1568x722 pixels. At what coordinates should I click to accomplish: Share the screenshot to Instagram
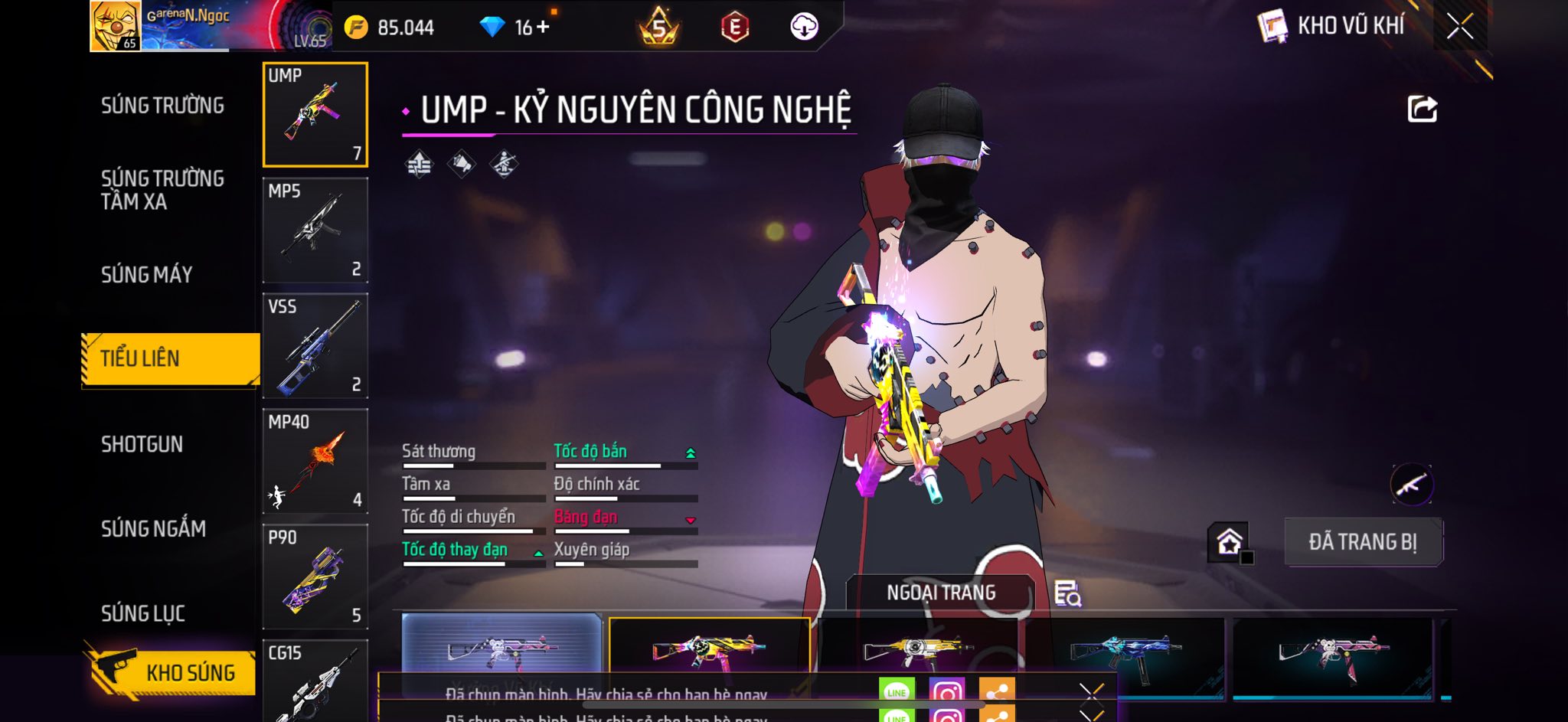tap(946, 692)
